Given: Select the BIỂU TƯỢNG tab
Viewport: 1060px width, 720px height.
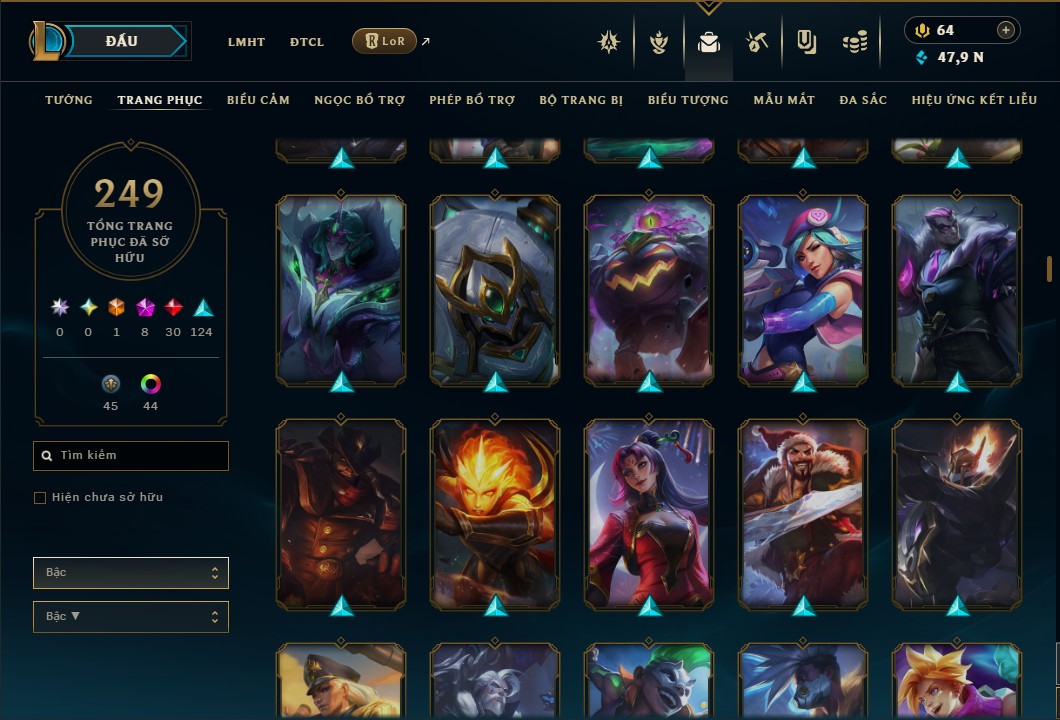Looking at the screenshot, I should coord(688,100).
